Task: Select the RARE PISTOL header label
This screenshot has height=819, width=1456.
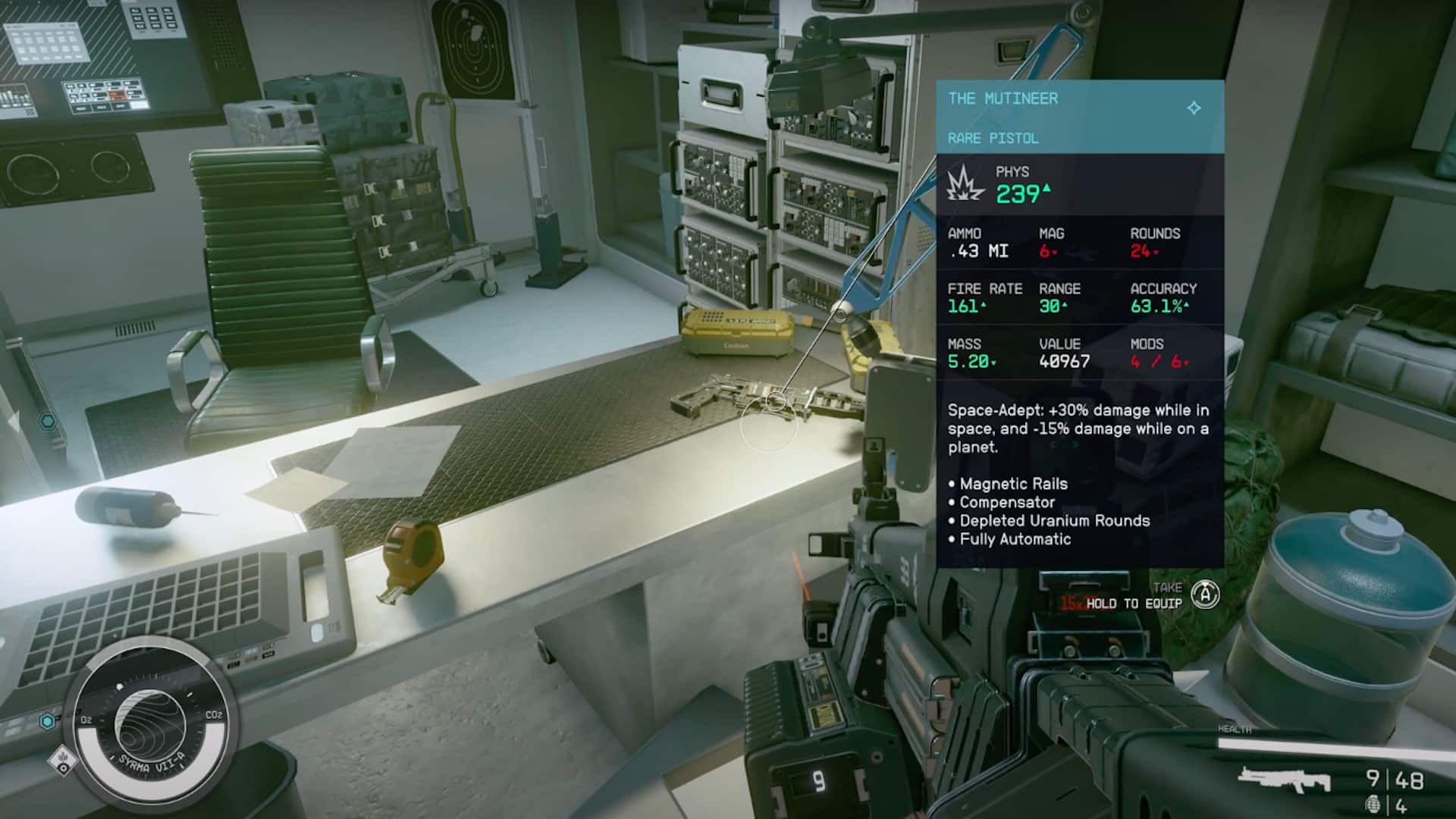Action: (x=993, y=139)
